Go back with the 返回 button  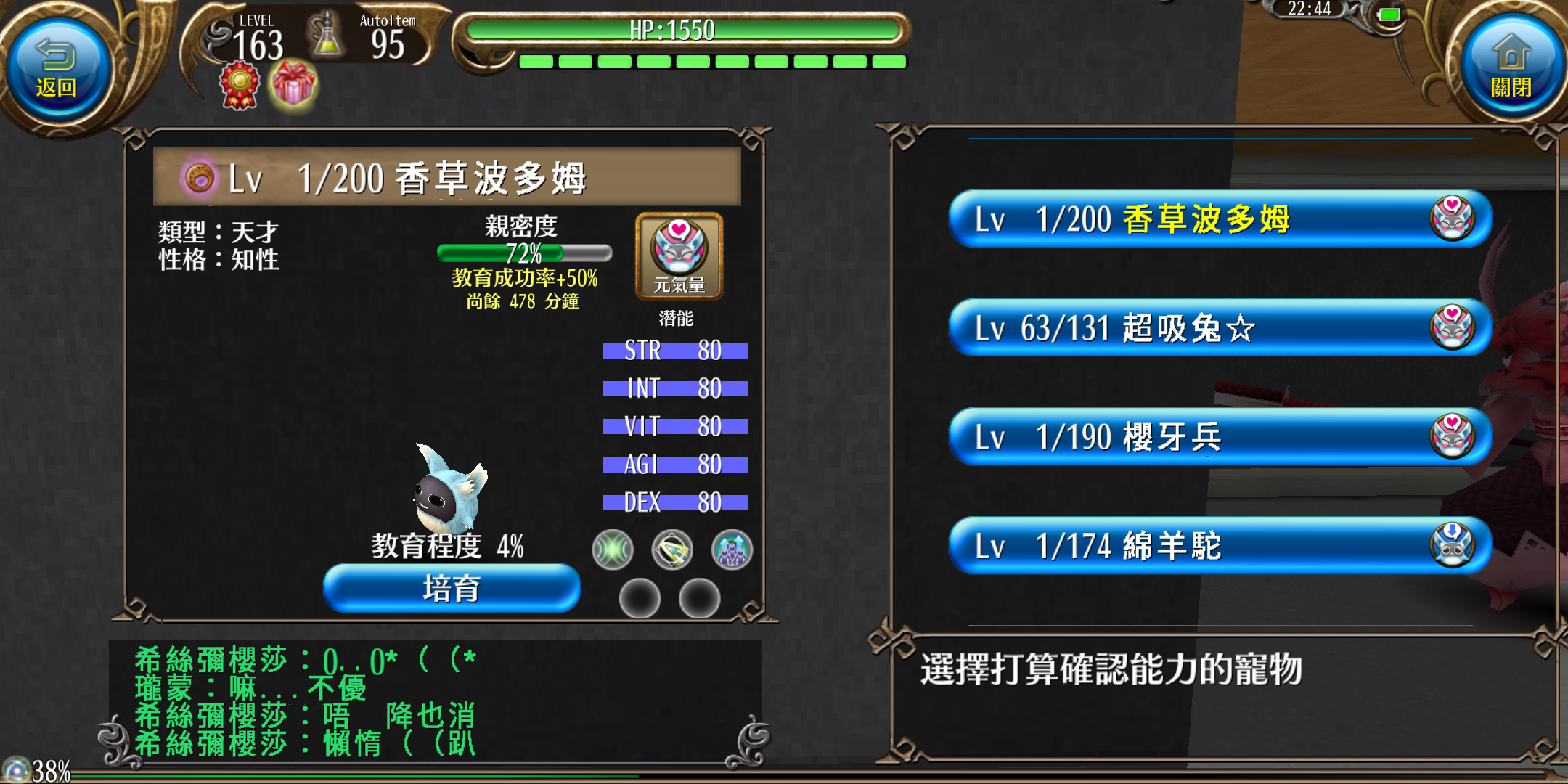57,69
